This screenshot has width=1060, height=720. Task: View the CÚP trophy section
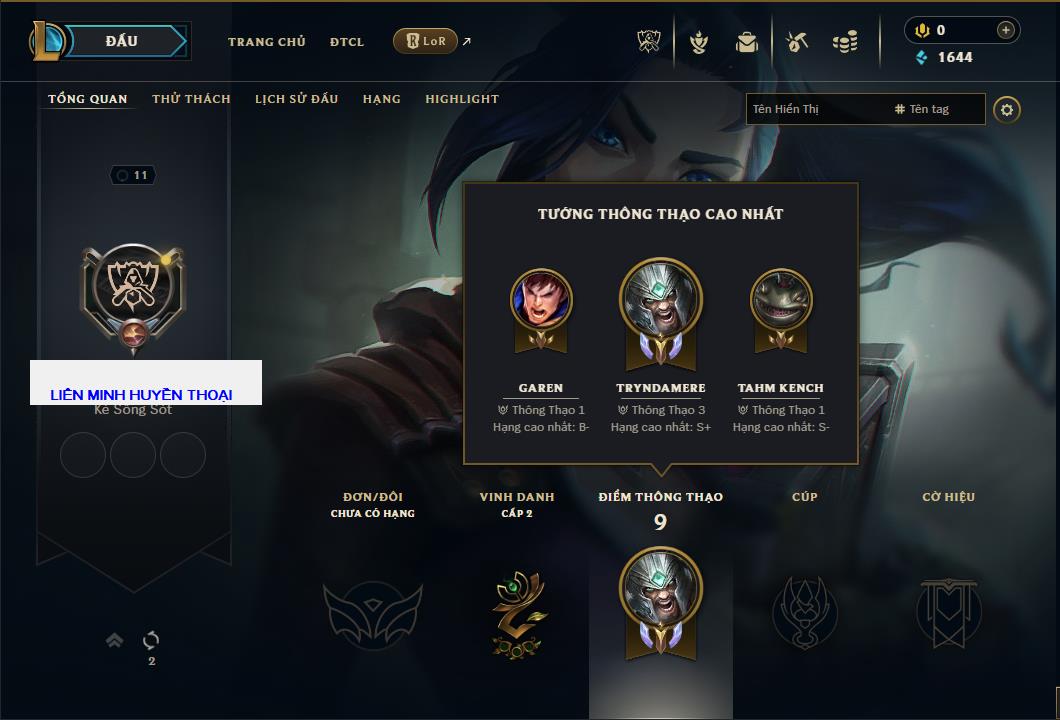[804, 611]
